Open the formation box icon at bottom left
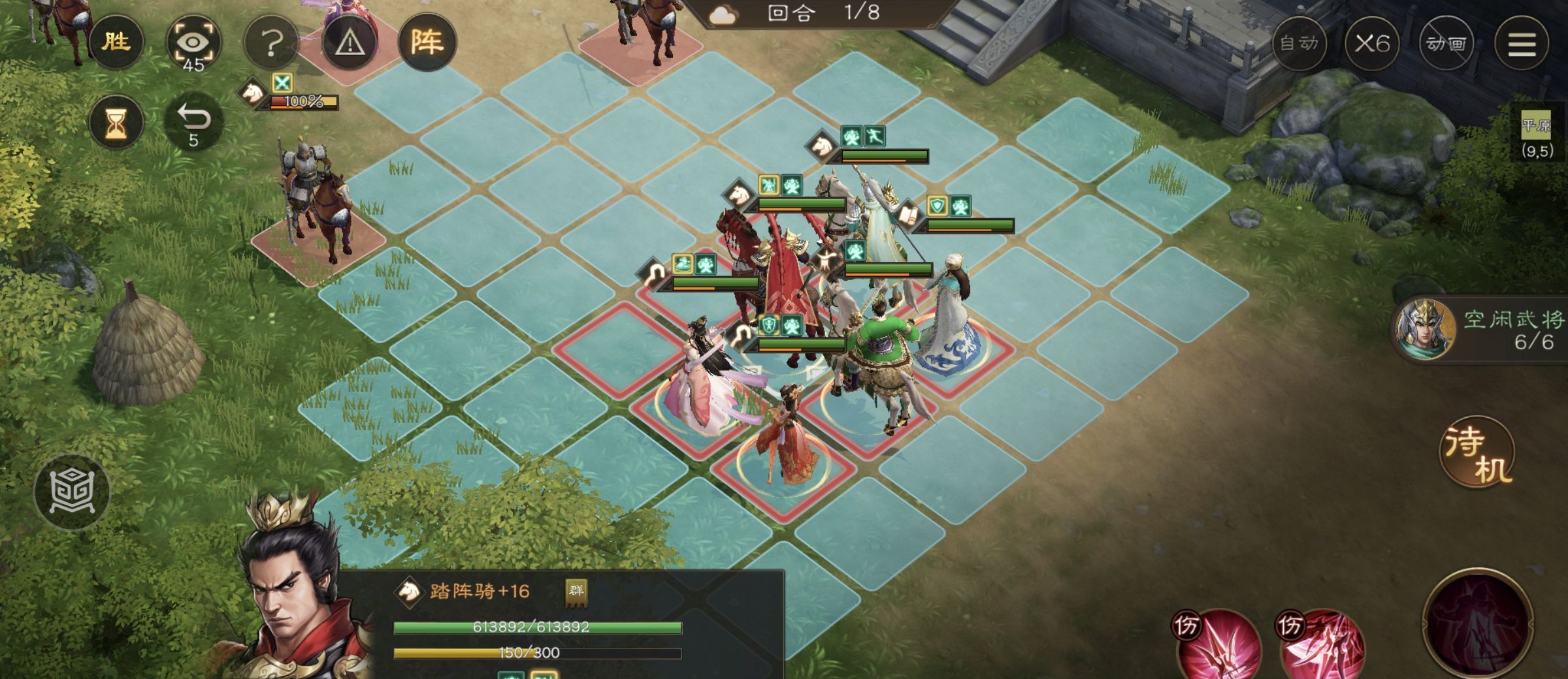1568x679 pixels. (72, 492)
